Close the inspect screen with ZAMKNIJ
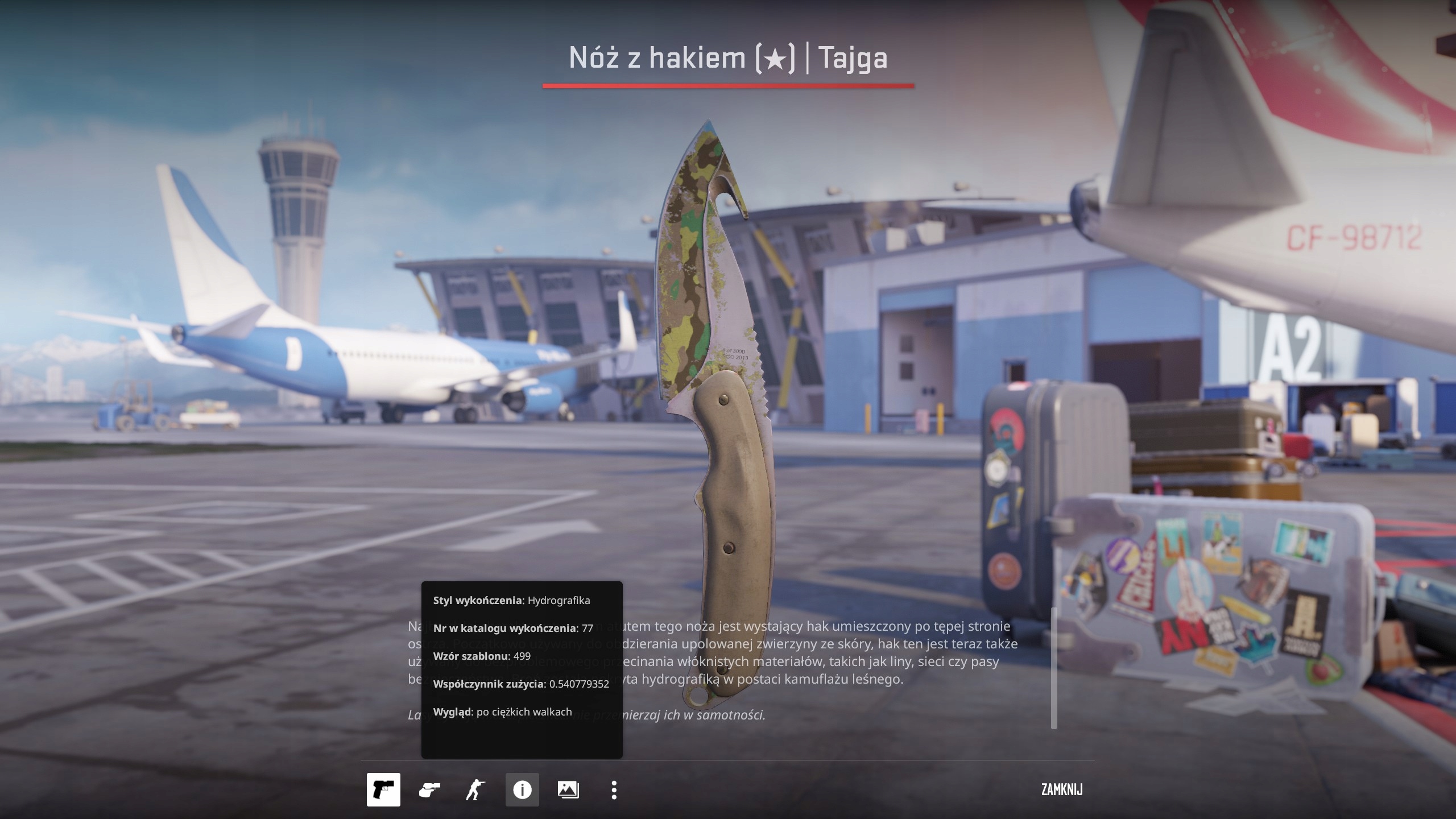This screenshot has width=1456, height=819. click(x=1062, y=790)
